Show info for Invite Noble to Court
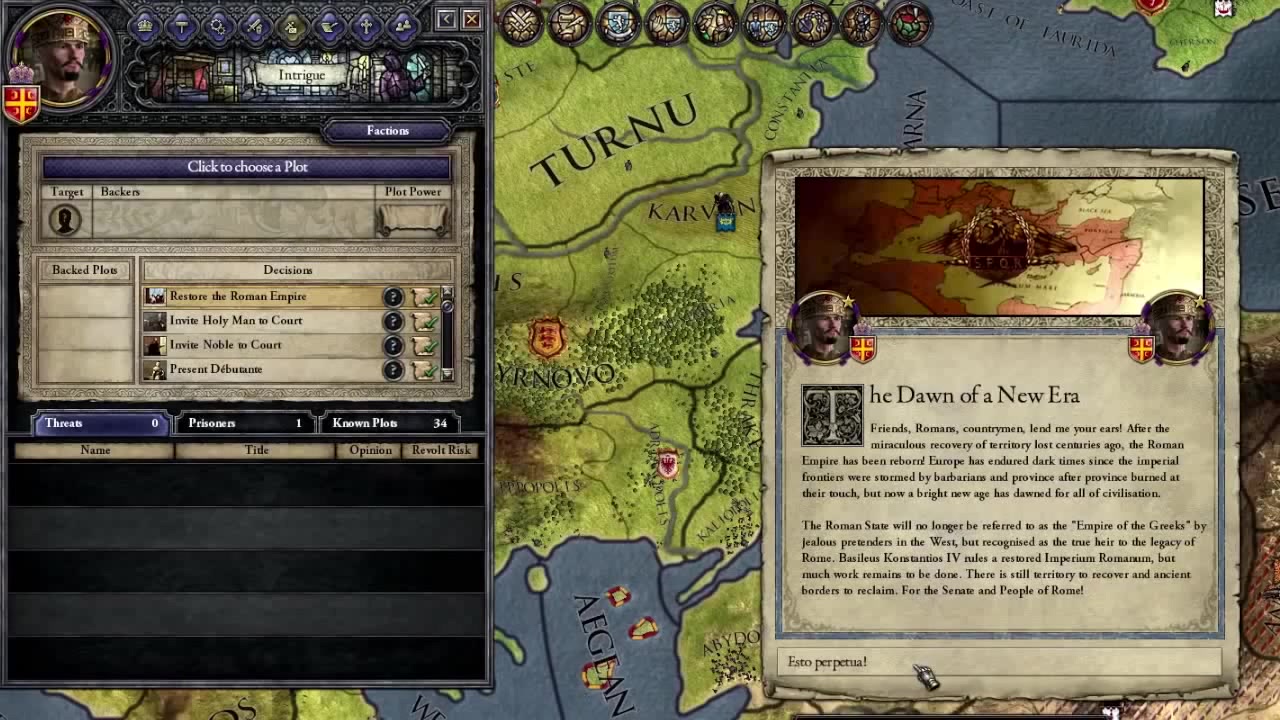The height and width of the screenshot is (720, 1280). coord(393,345)
